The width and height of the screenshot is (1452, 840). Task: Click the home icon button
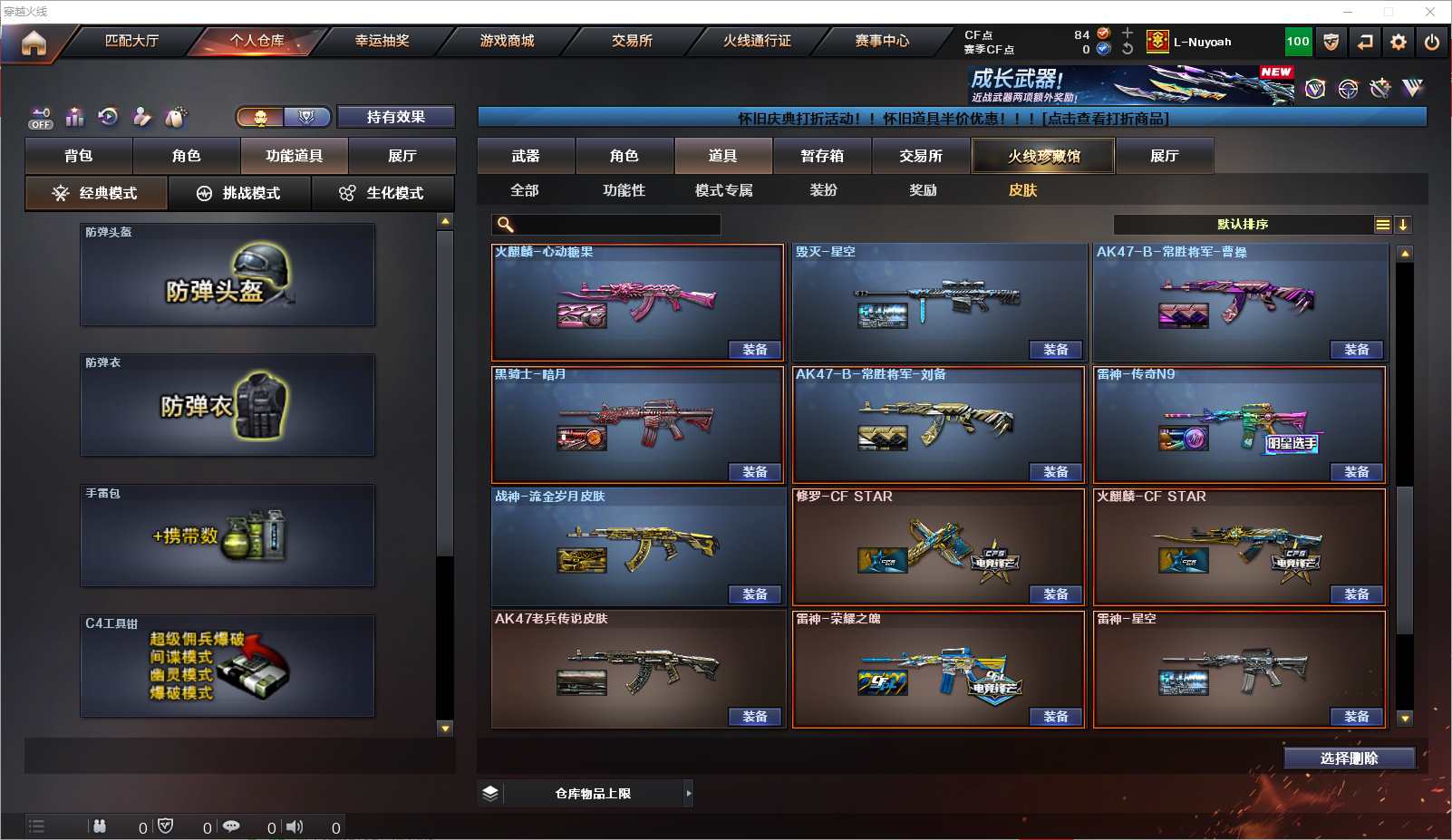pos(34,43)
